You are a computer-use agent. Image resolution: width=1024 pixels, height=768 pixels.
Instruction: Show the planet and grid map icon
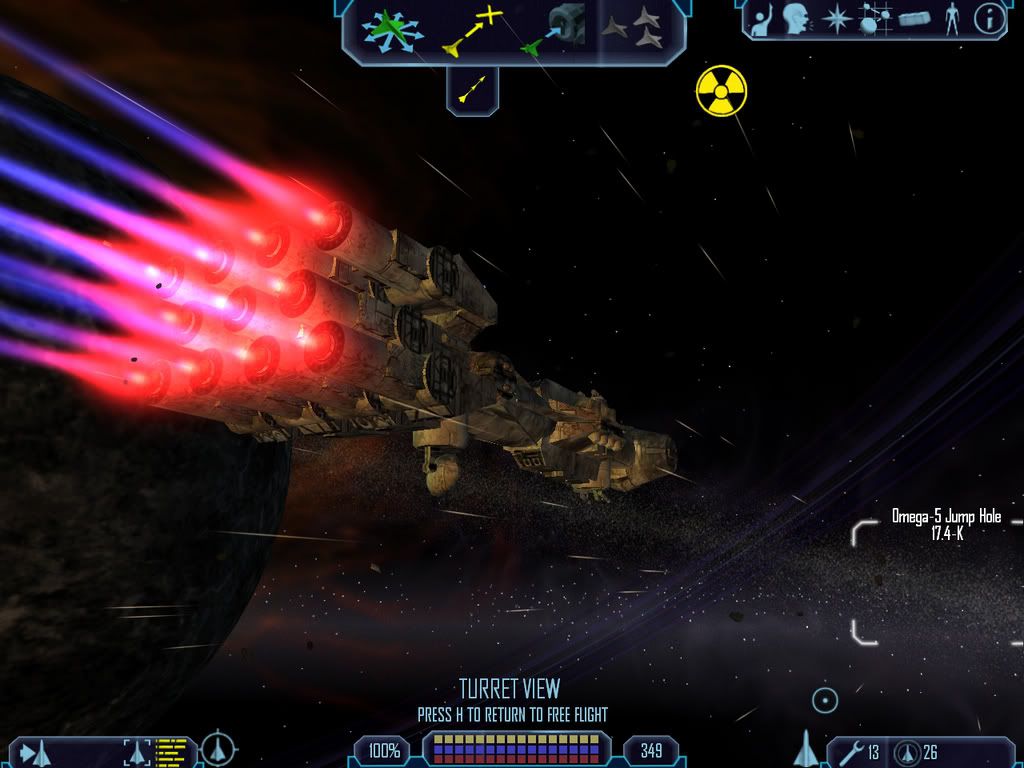[875, 20]
